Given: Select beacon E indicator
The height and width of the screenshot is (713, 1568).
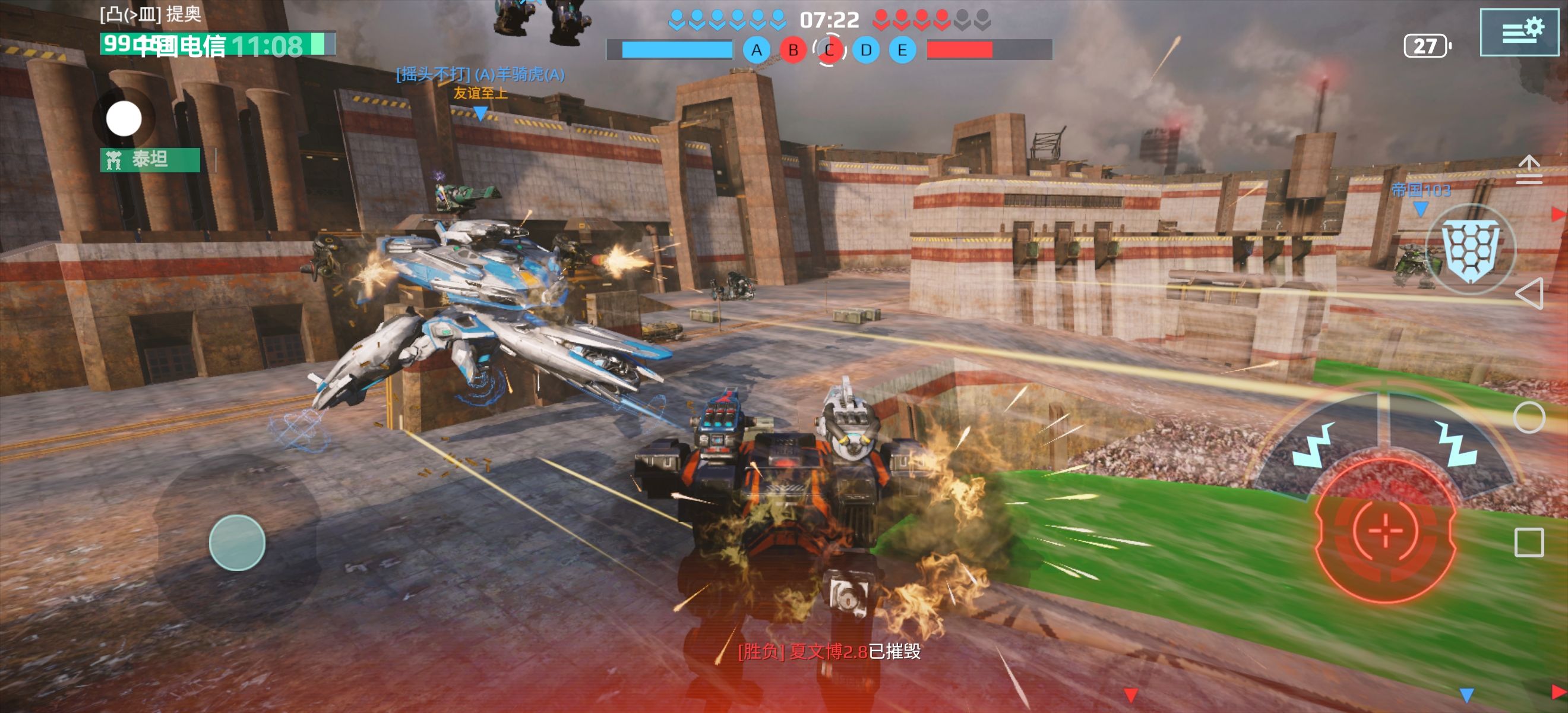Looking at the screenshot, I should (x=902, y=50).
